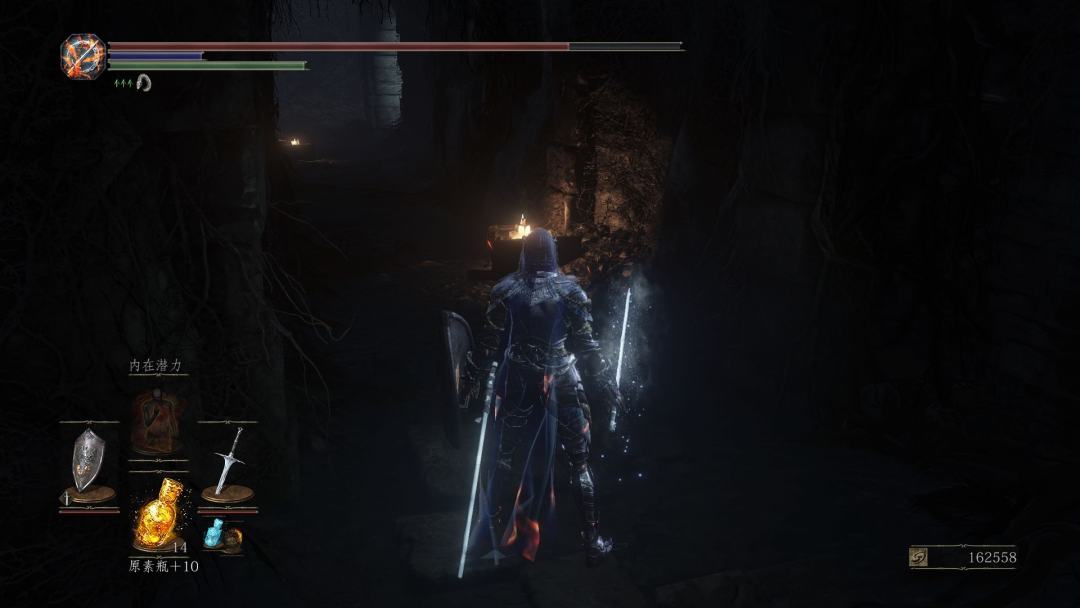Select the 内在潜力 spell slot
This screenshot has width=1080, height=608.
point(157,422)
